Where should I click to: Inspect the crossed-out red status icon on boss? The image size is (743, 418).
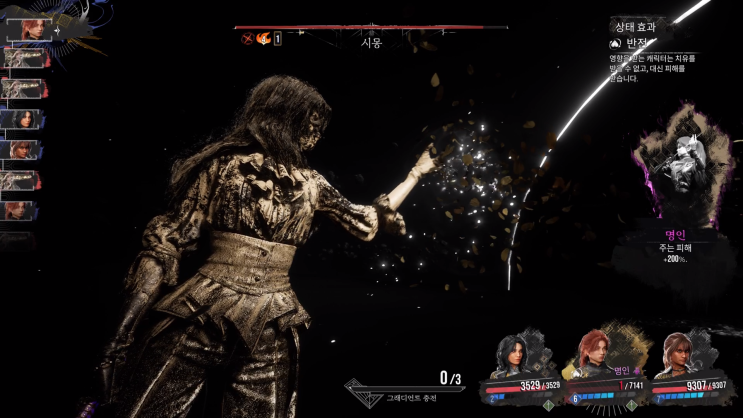[247, 39]
